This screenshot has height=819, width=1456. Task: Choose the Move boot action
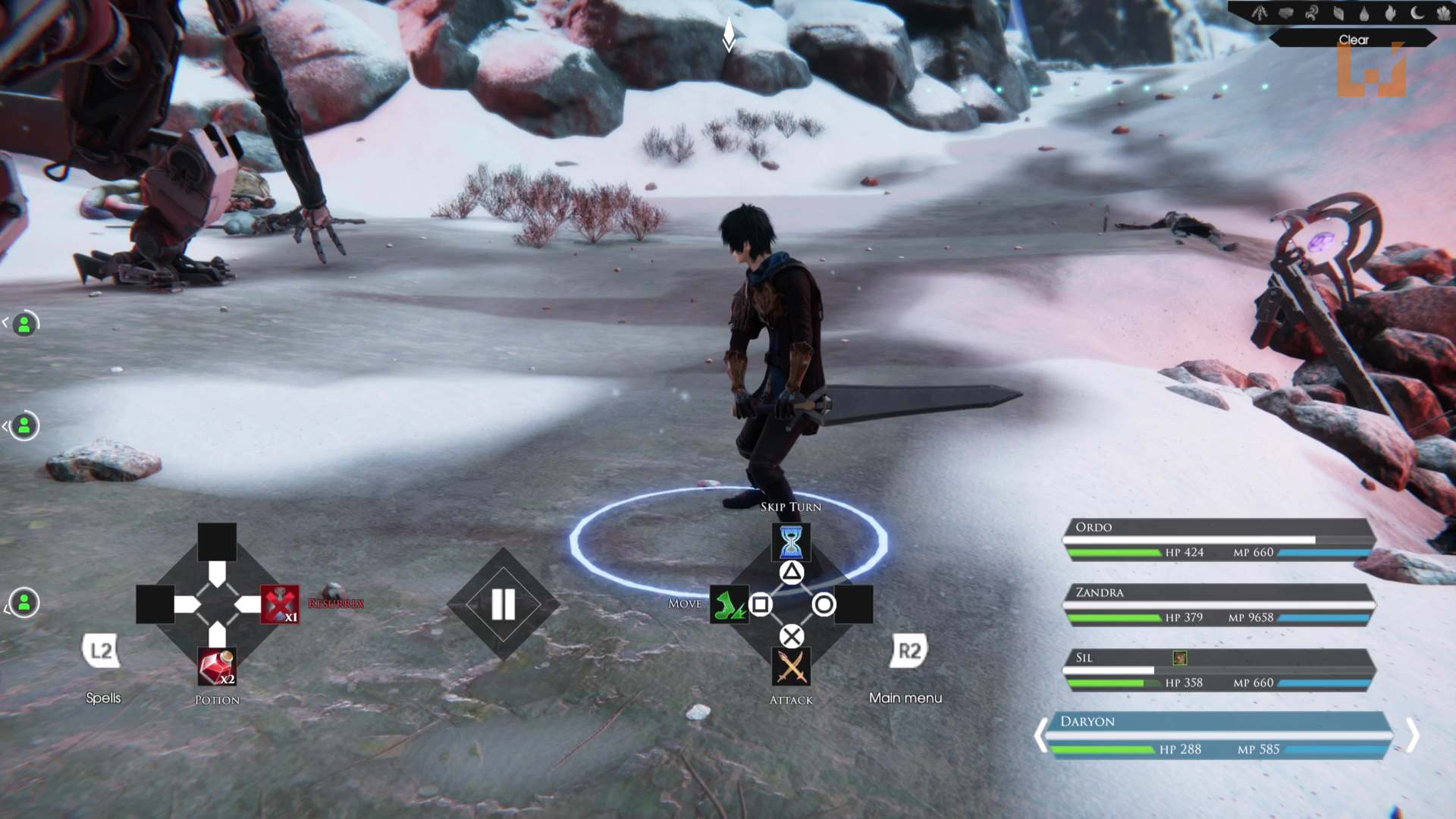click(728, 605)
